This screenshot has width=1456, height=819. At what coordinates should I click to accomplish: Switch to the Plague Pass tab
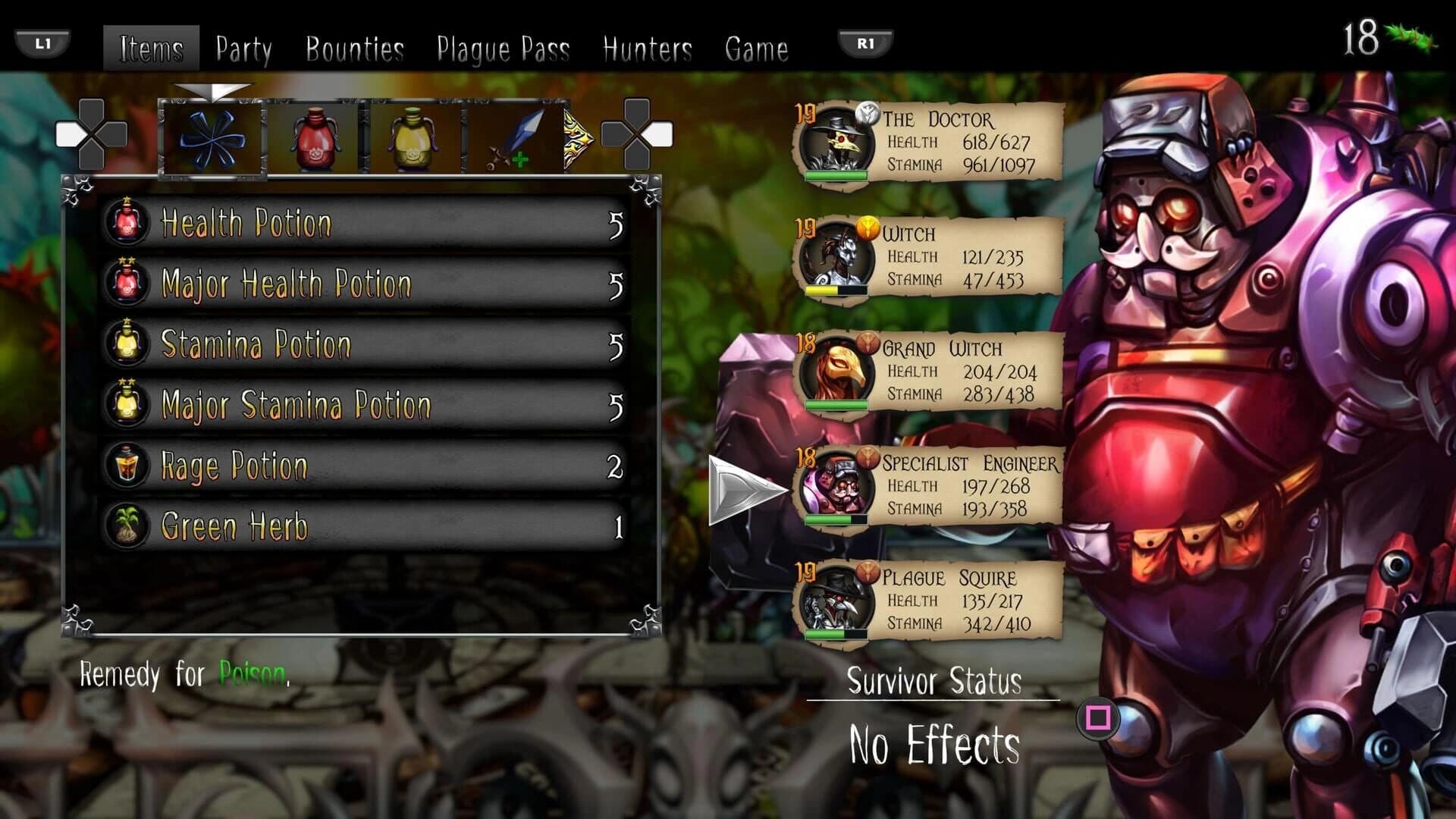(504, 48)
